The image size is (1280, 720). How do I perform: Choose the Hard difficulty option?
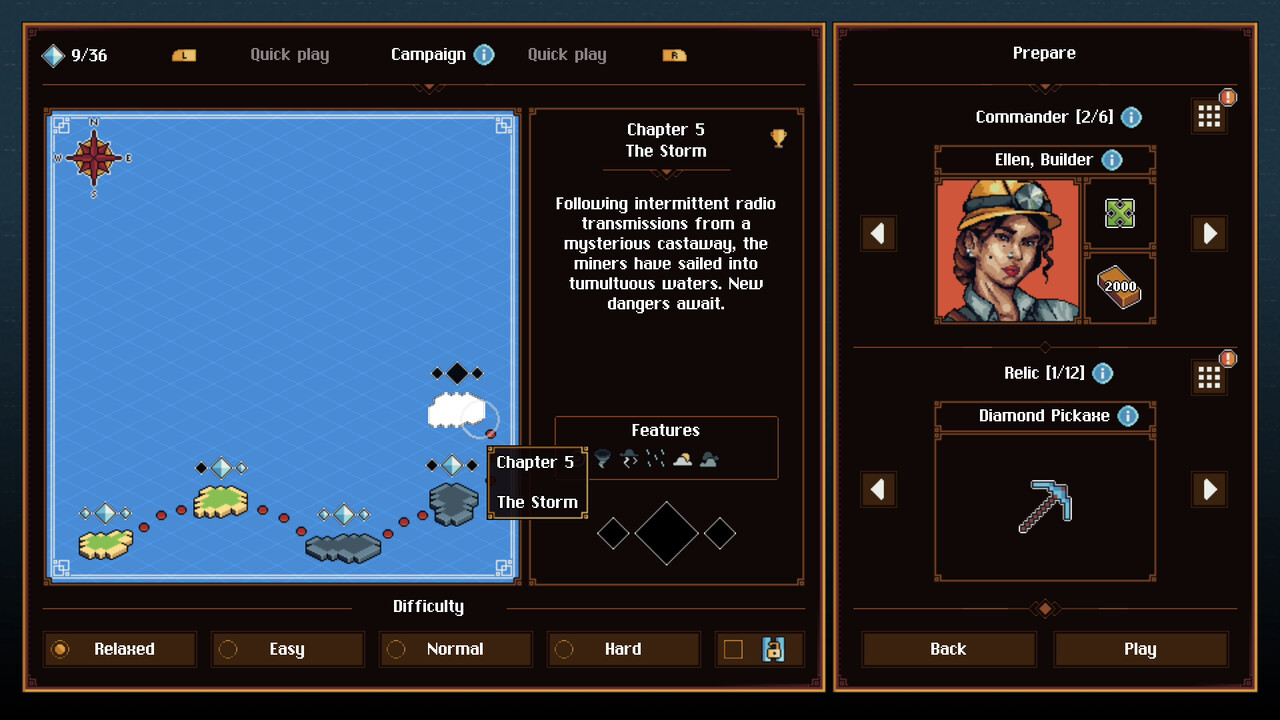coord(623,649)
